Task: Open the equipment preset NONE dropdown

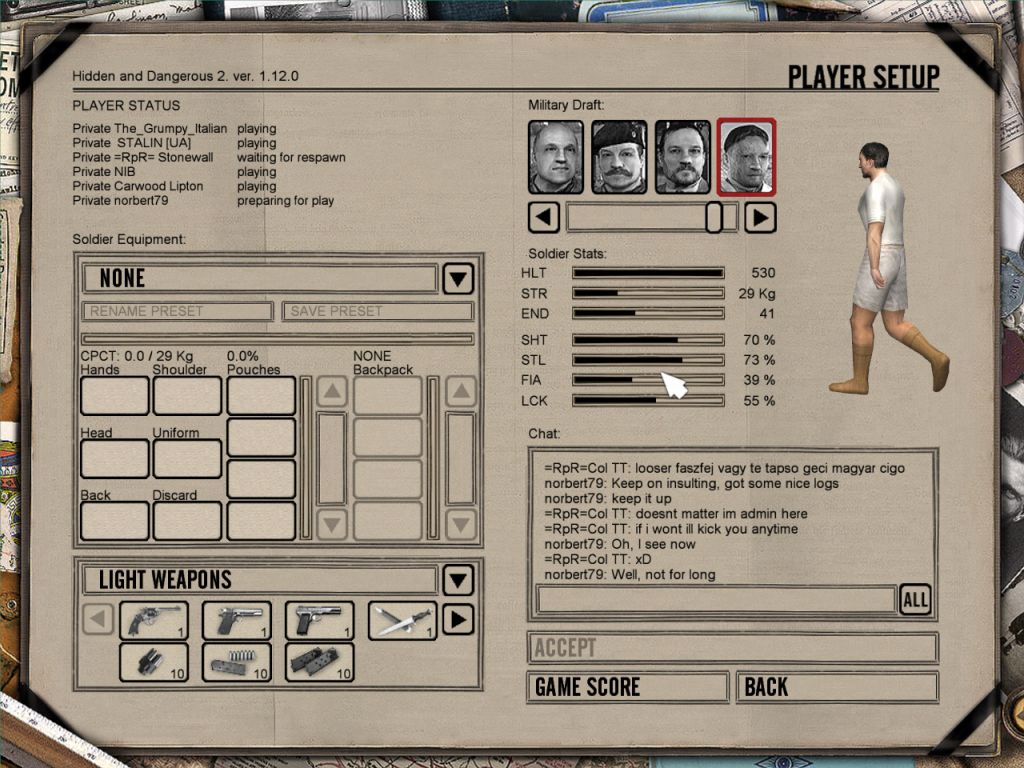Action: coord(457,278)
